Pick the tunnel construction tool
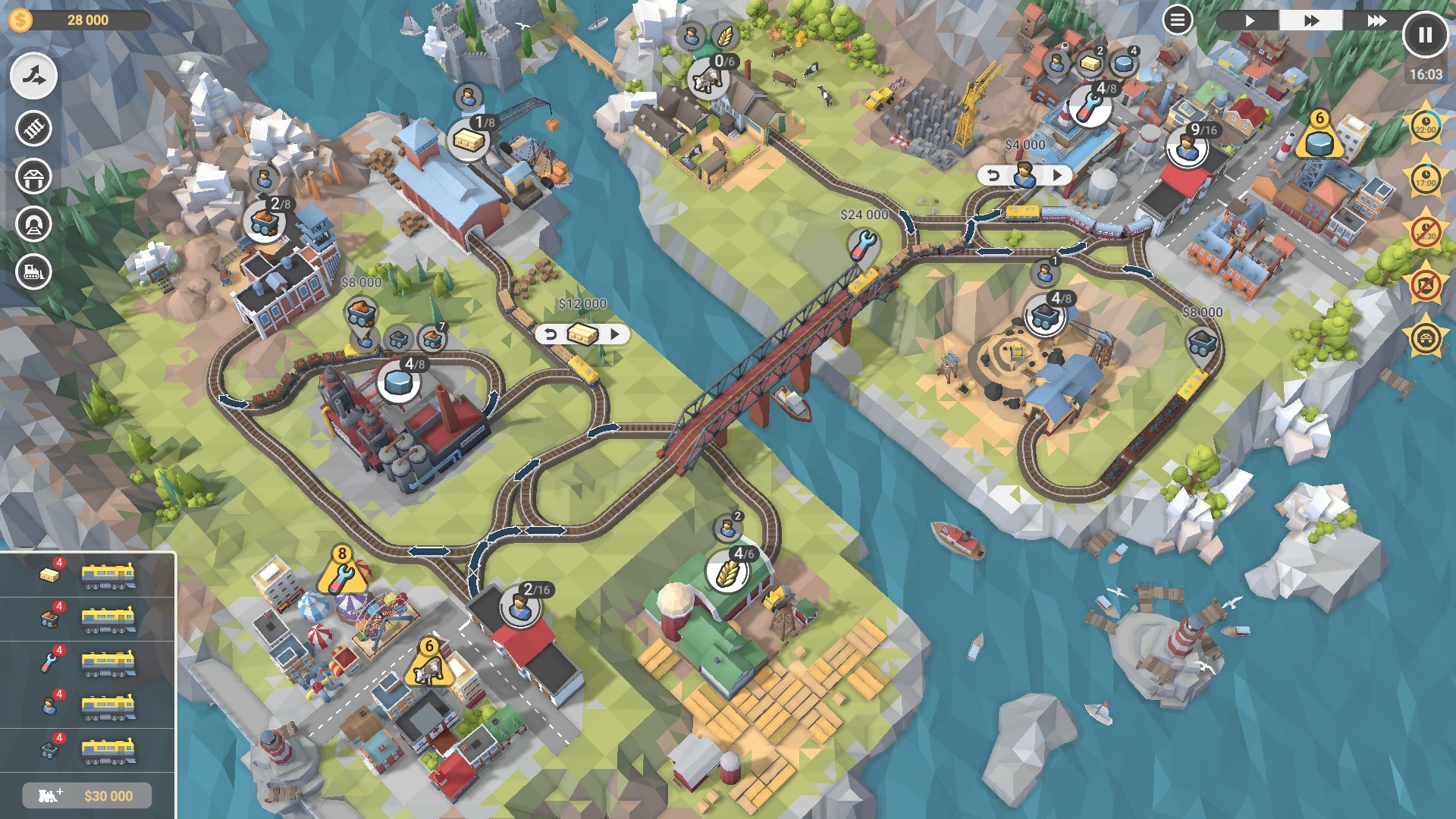The height and width of the screenshot is (819, 1456). (33, 224)
